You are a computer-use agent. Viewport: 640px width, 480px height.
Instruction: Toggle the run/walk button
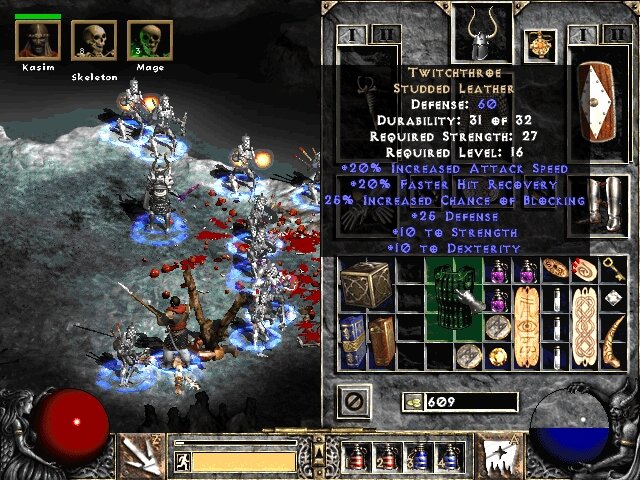tap(182, 461)
